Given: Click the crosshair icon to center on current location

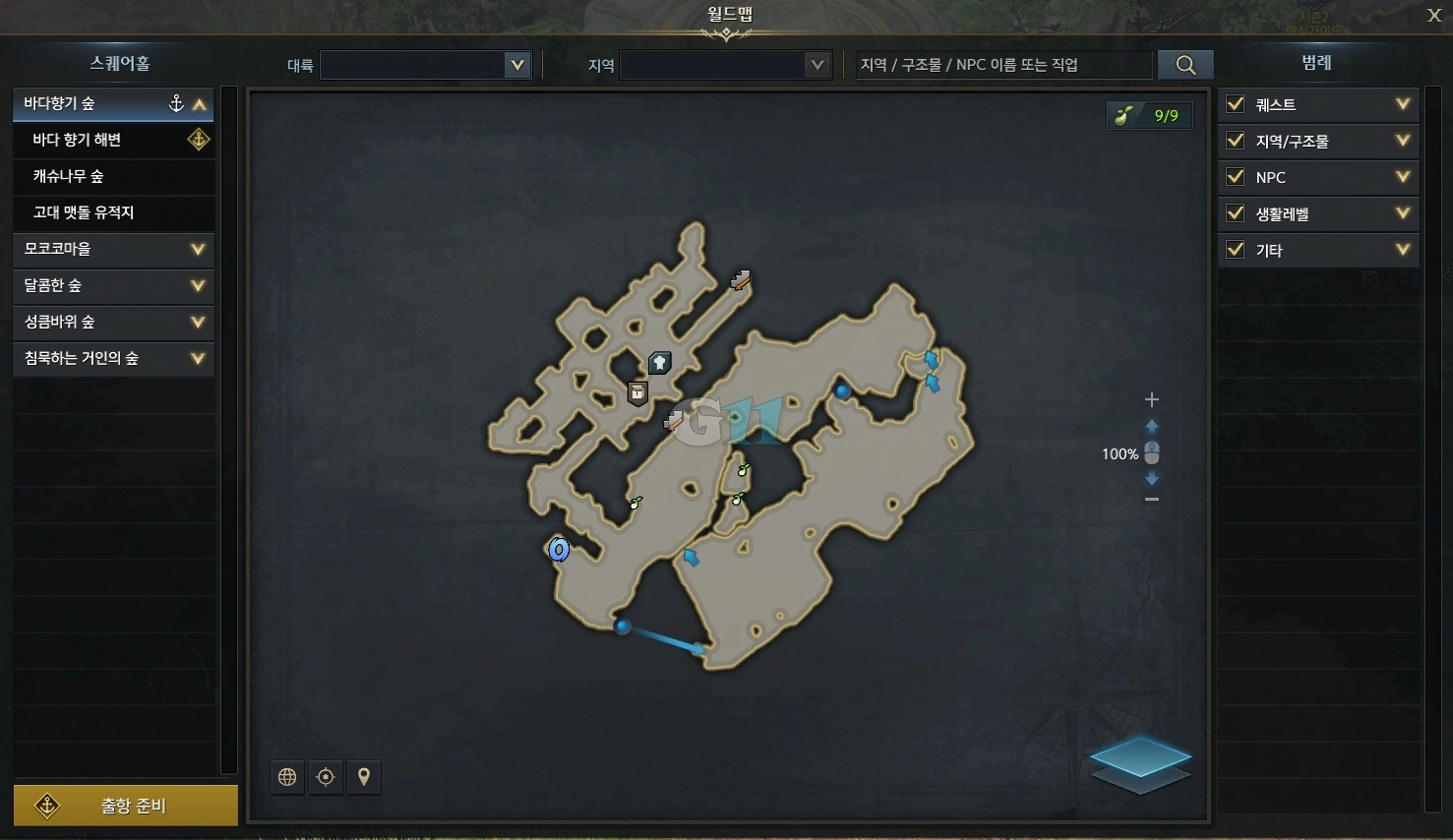Looking at the screenshot, I should (325, 777).
